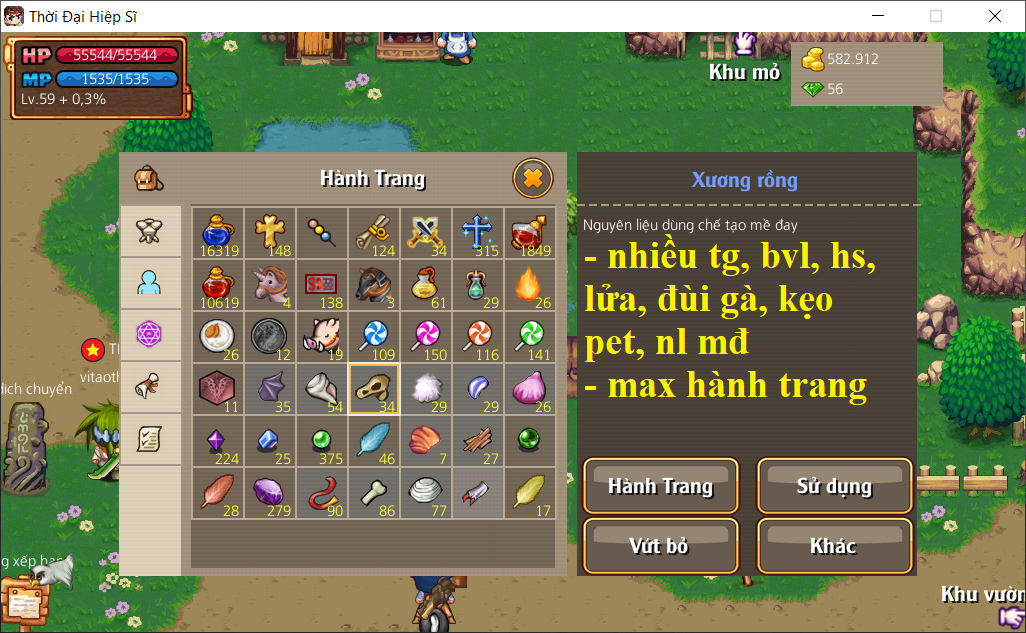Select the purple hexagram tab

(x=150, y=334)
